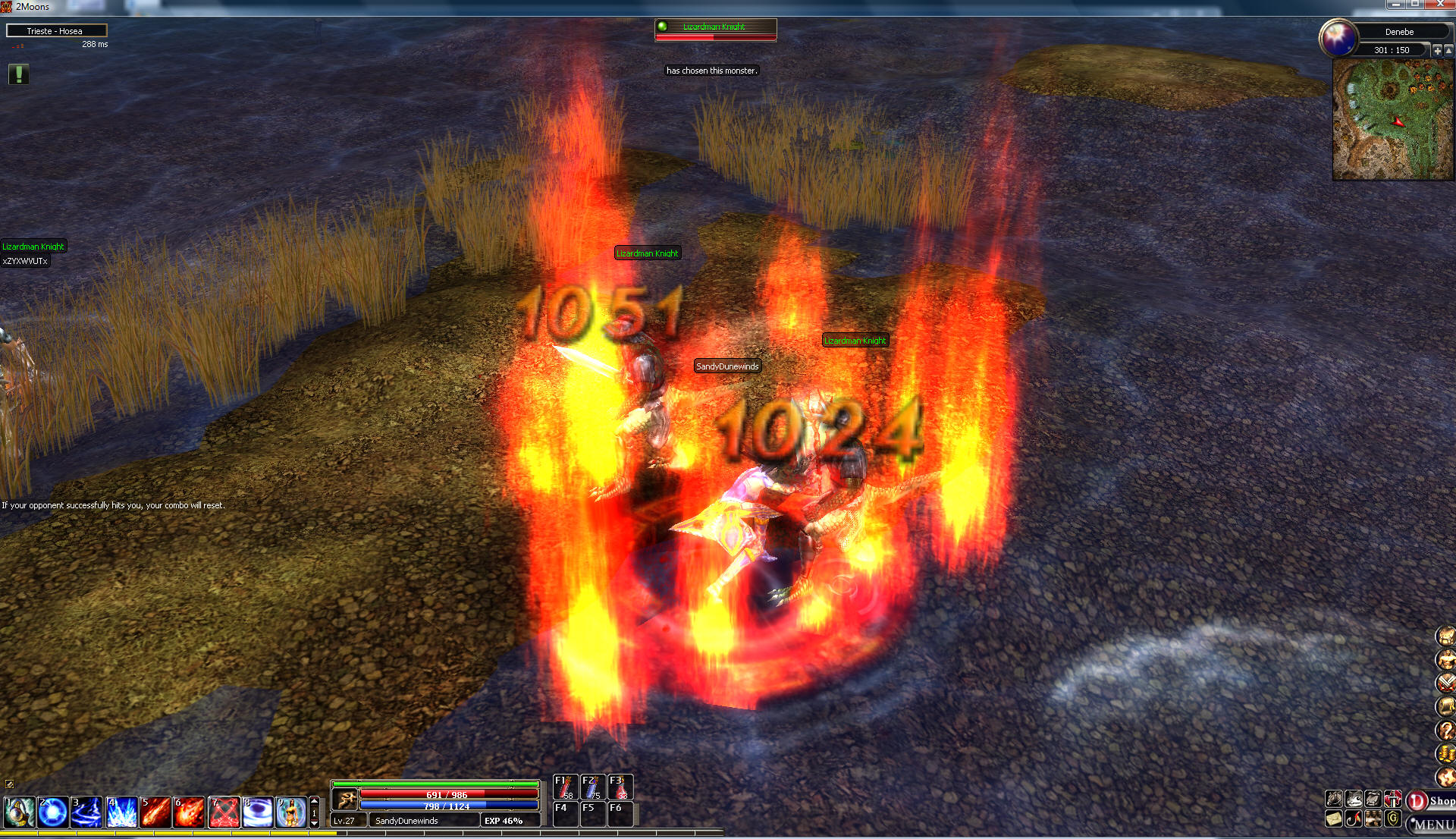This screenshot has height=839, width=1456.
Task: Use the female figure skill in slot 9
Action: point(290,812)
